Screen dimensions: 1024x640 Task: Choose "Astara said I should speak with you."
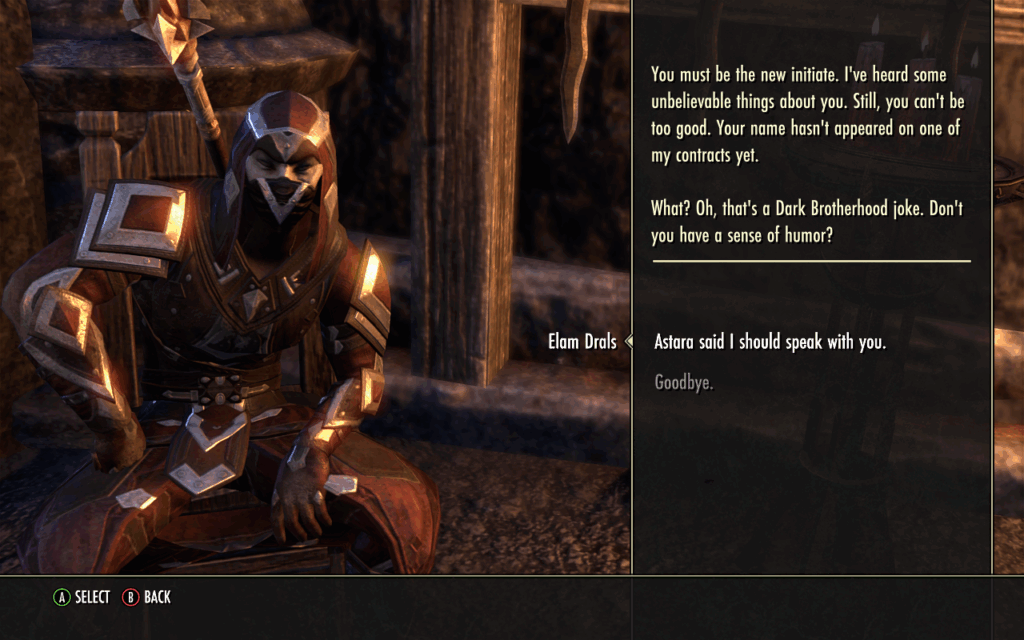(769, 342)
